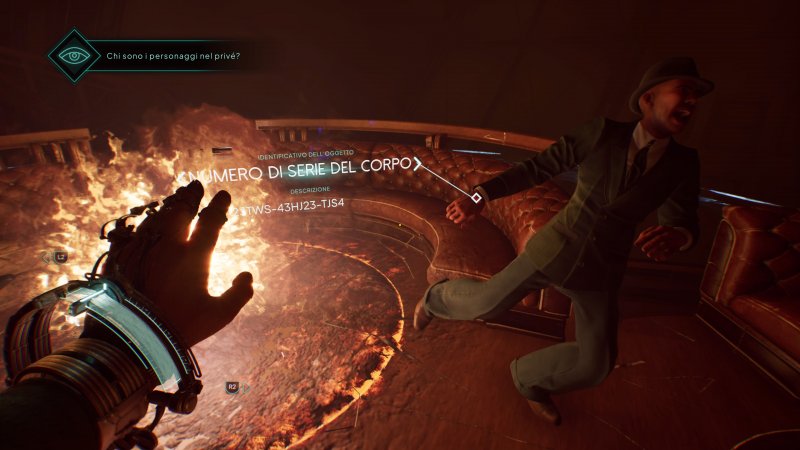800x450 pixels.
Task: Select the diamond scan marker on the wrist
Action: tap(476, 198)
